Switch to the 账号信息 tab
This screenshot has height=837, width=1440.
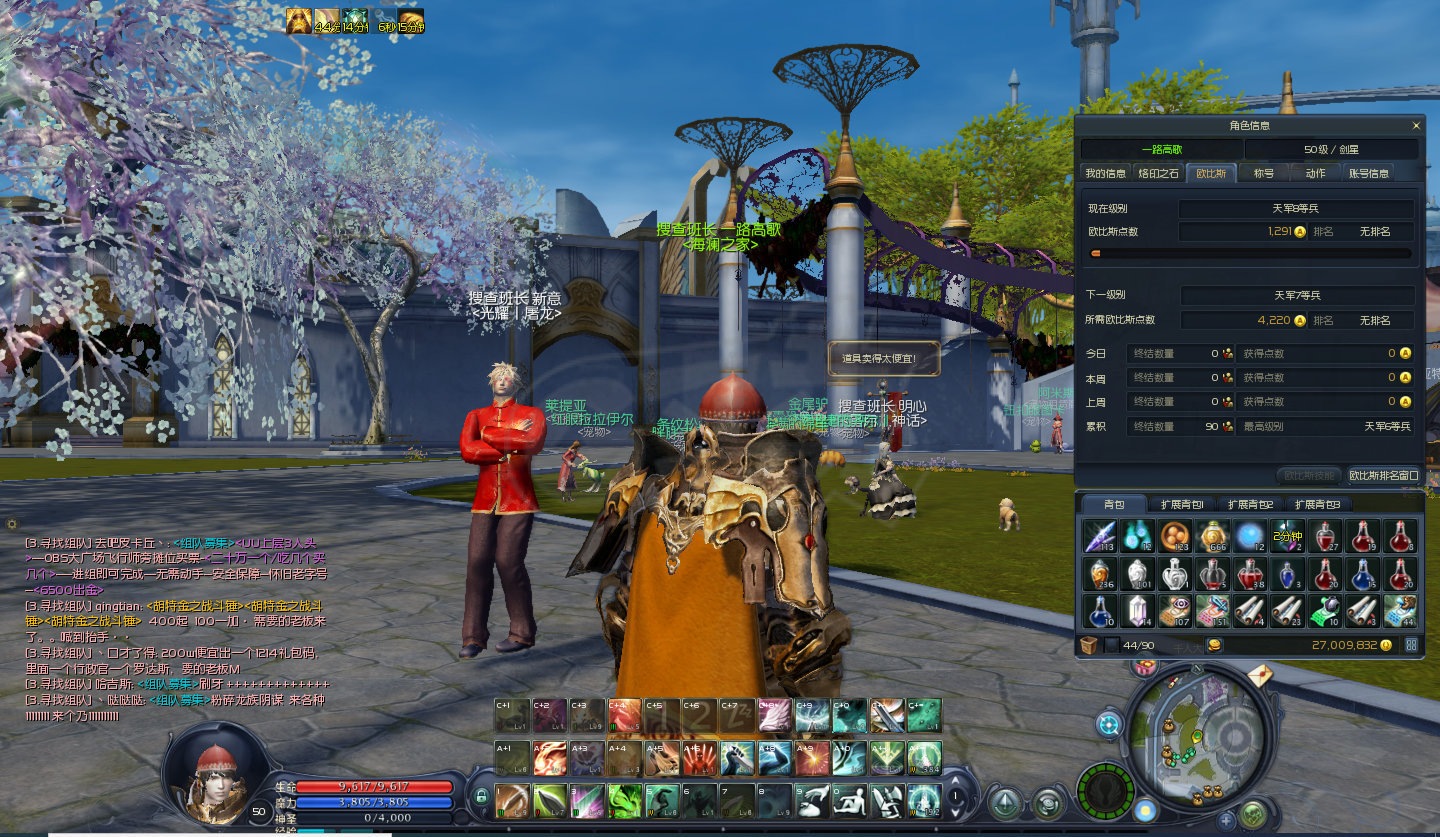(x=1368, y=173)
